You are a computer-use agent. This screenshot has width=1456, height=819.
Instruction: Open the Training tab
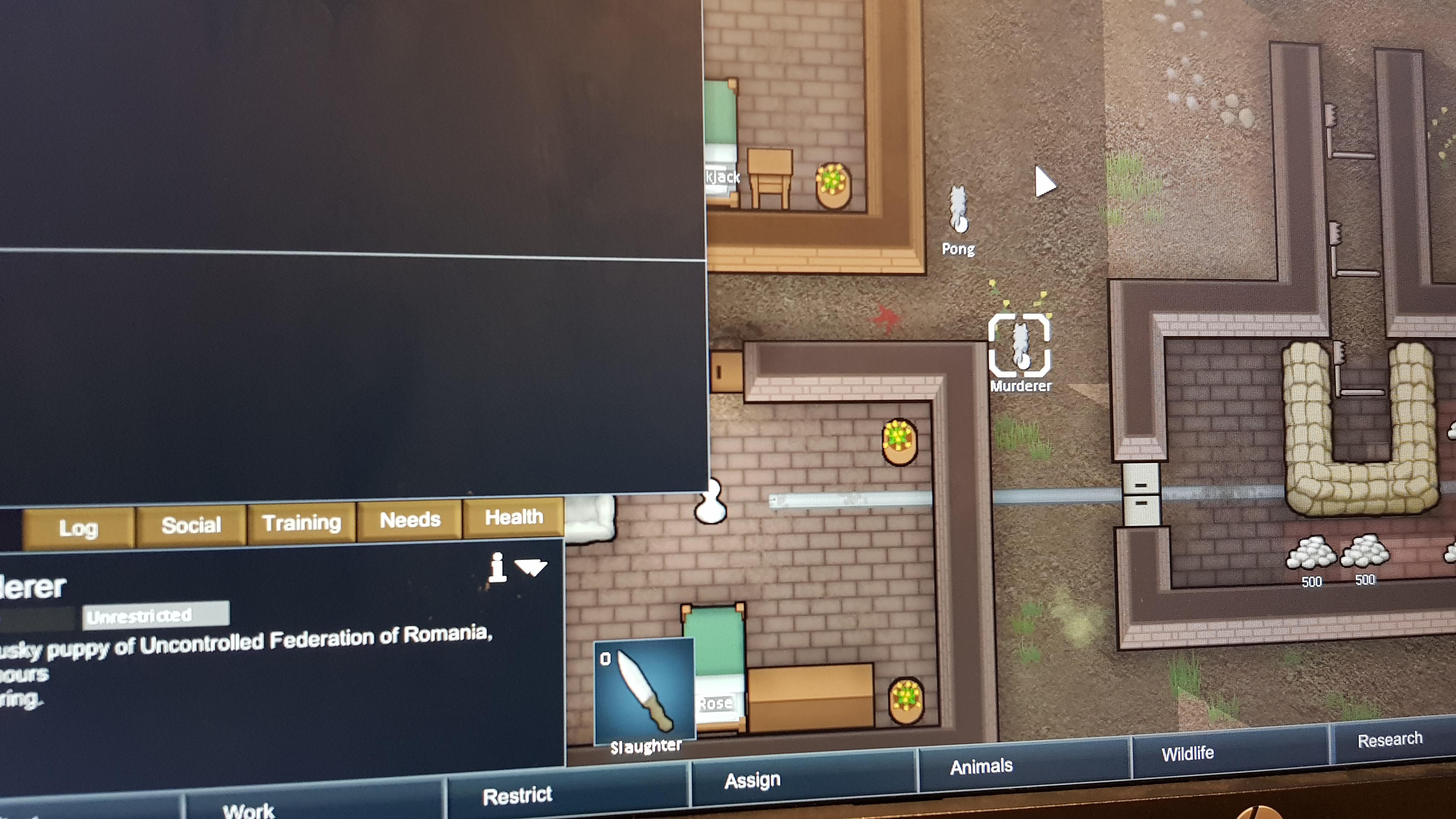click(302, 521)
